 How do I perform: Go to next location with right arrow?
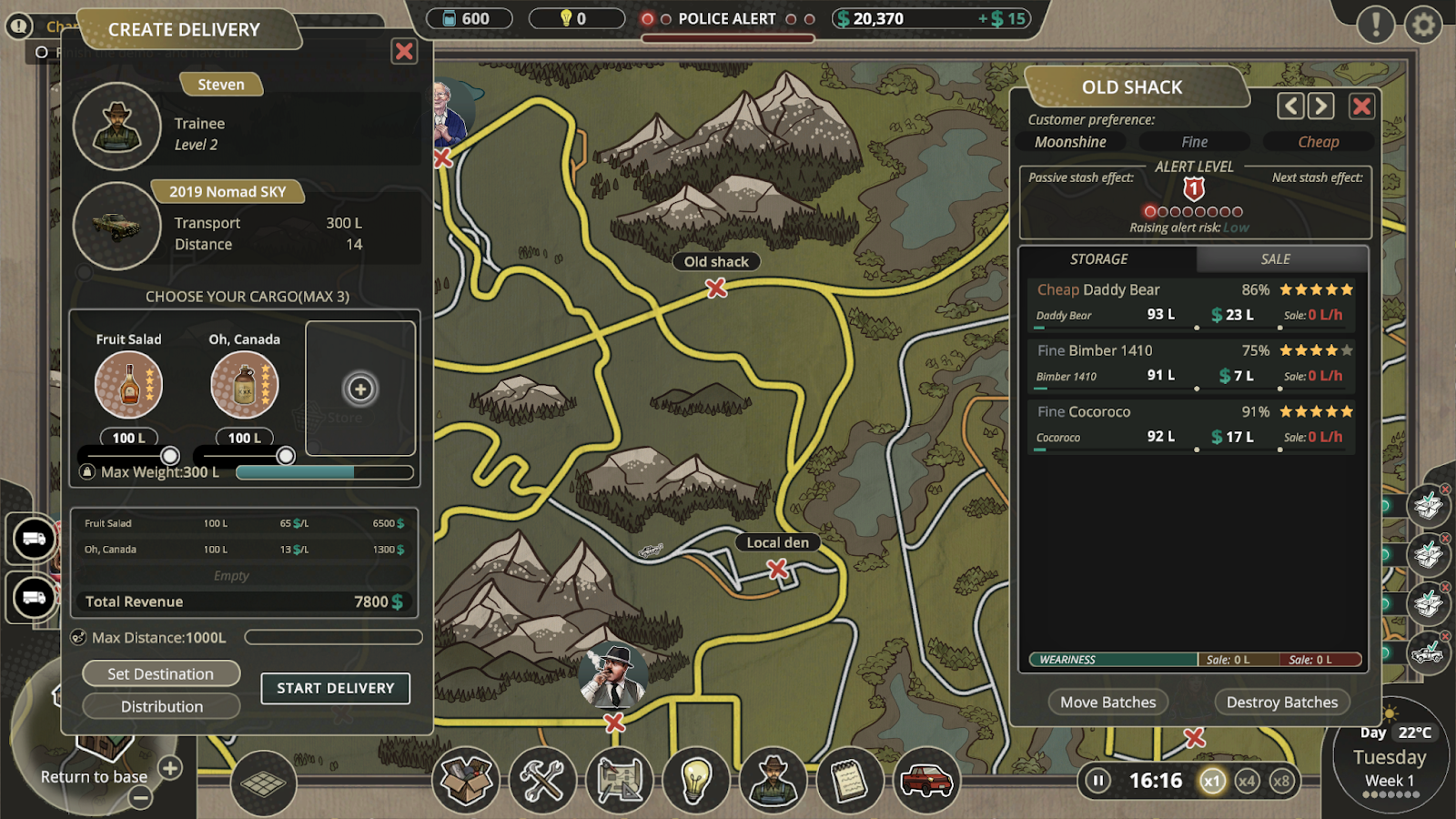pos(1321,106)
